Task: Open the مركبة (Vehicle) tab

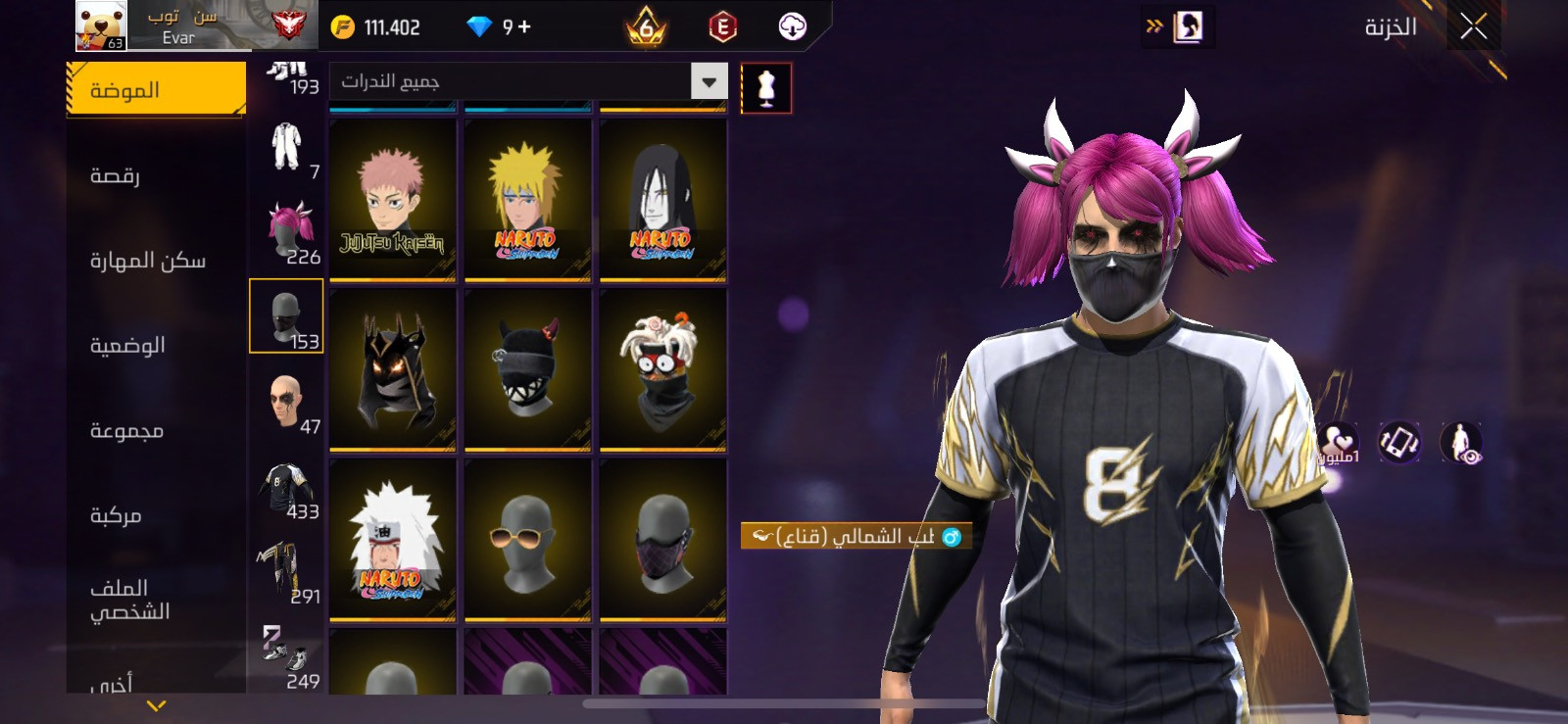Action: coord(156,515)
